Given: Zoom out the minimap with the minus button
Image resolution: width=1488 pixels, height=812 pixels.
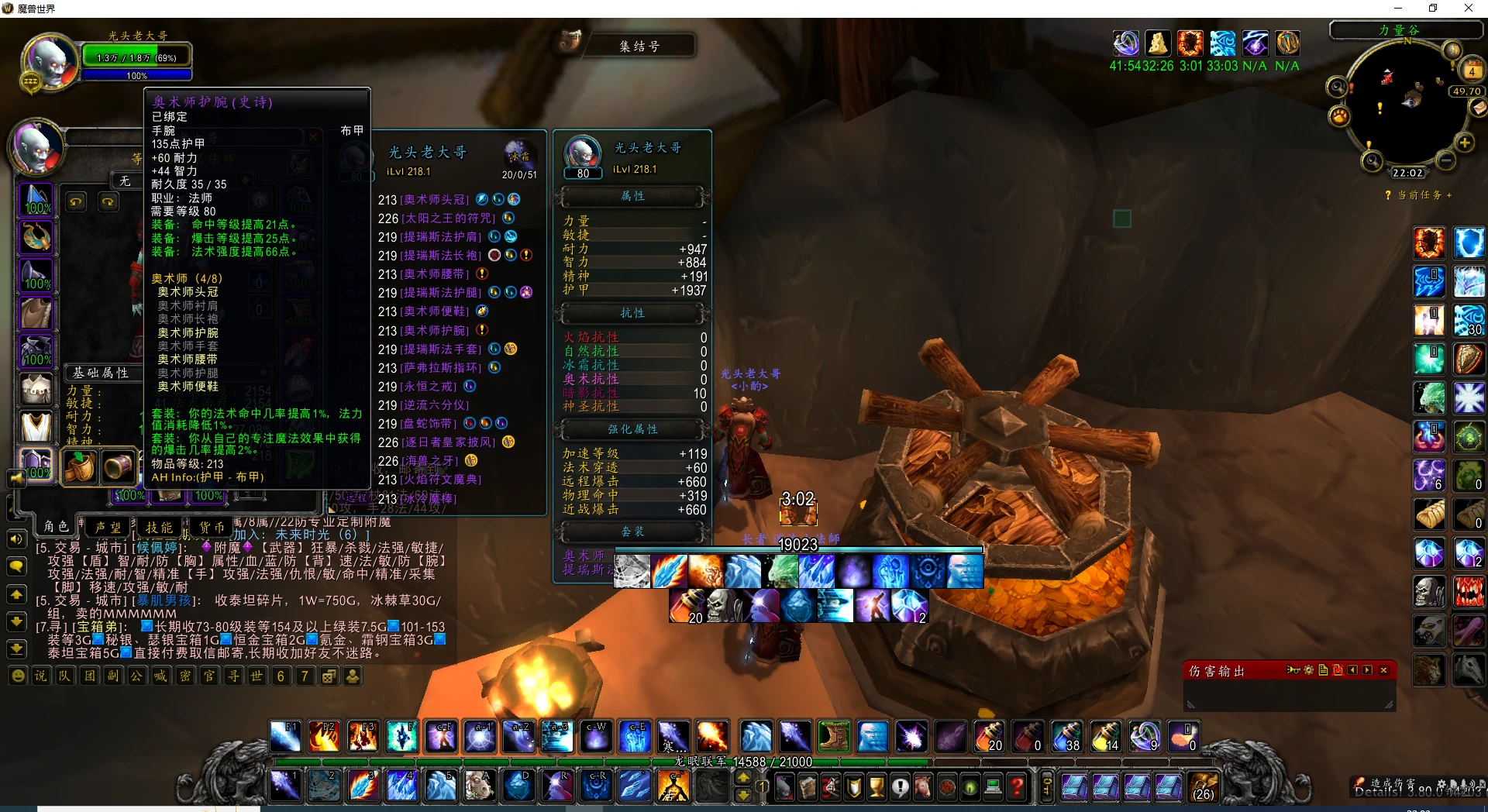Looking at the screenshot, I should 1445,160.
